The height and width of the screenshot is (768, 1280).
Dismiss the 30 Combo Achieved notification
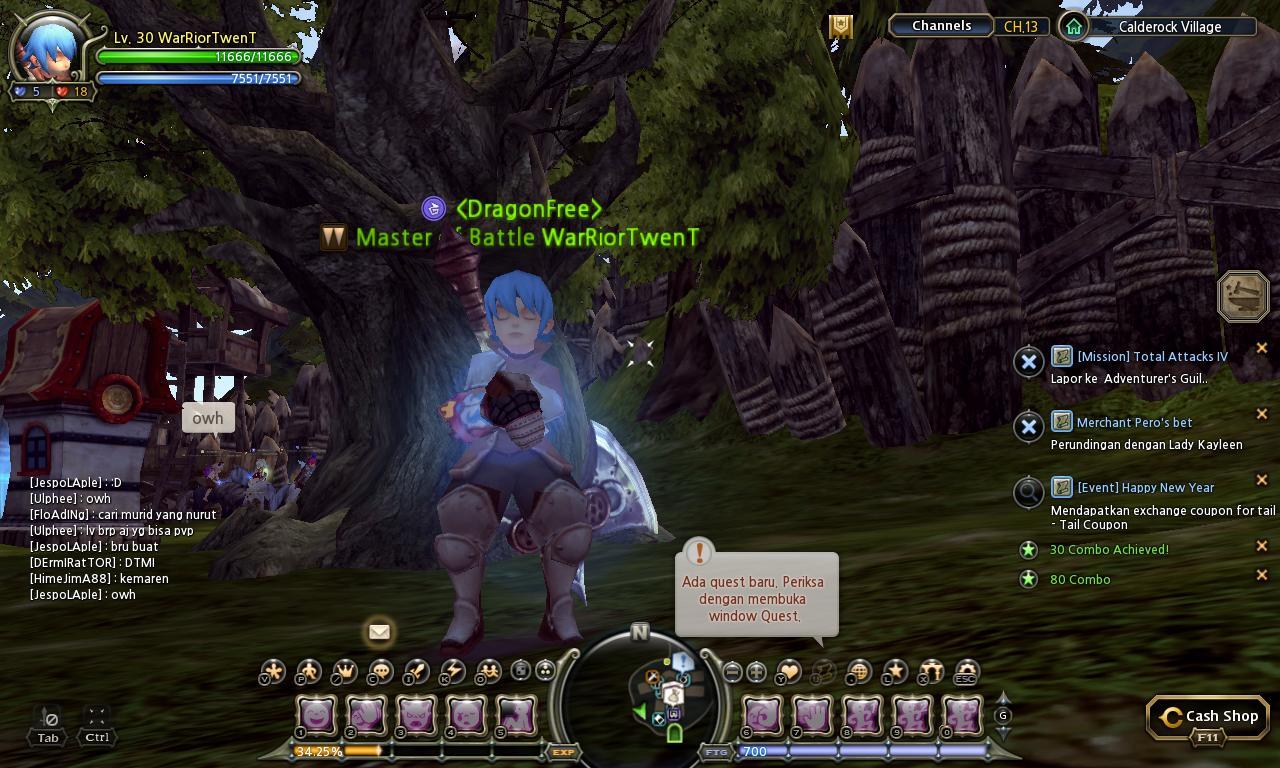tap(1262, 546)
